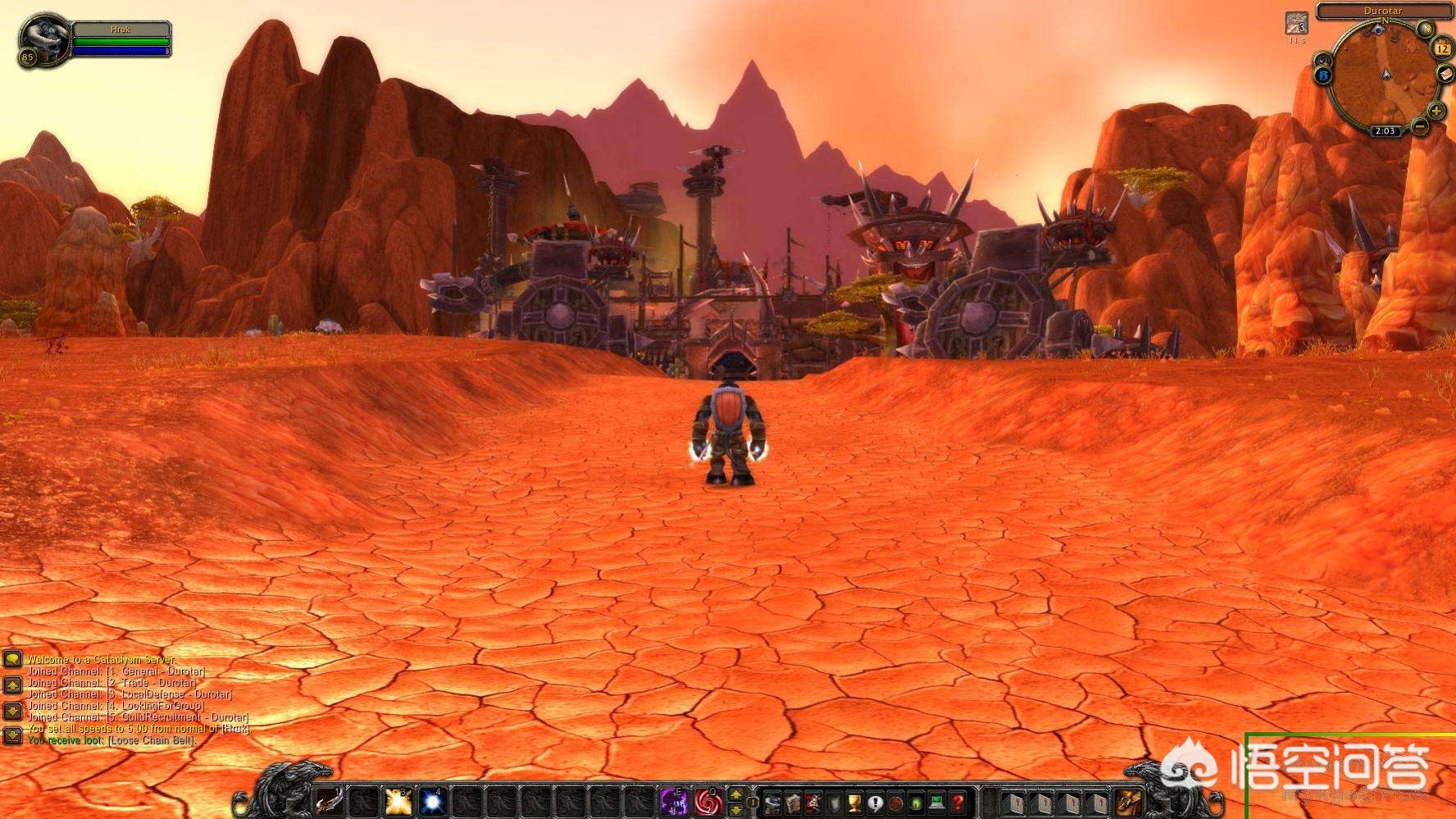The image size is (1456, 819).
Task: Jump chat to bottom with lowest arrow button
Action: (x=12, y=735)
